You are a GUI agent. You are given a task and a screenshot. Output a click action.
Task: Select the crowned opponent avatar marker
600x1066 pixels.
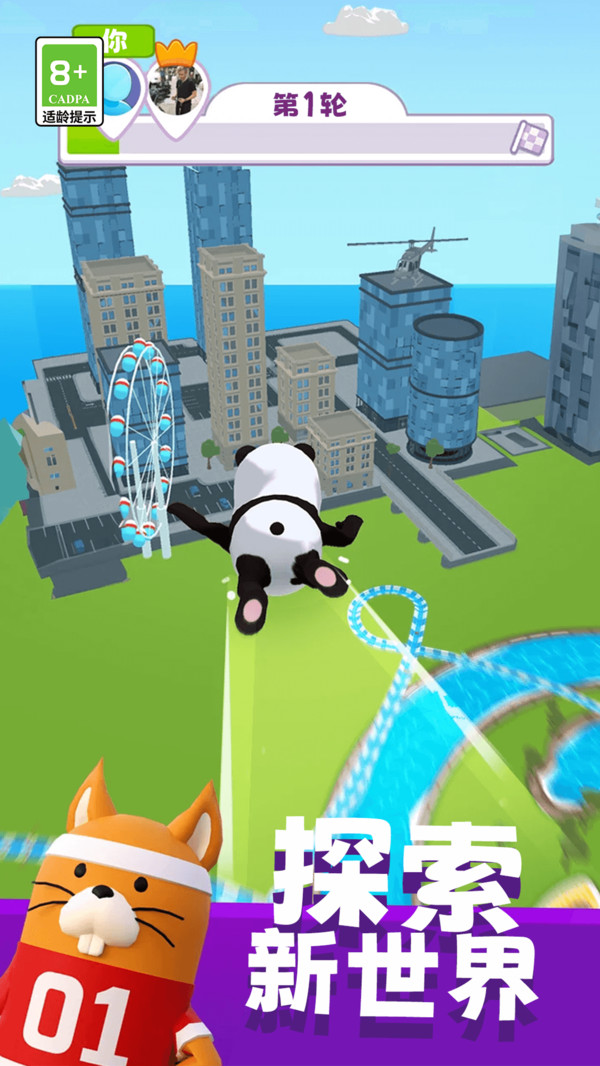coord(177,90)
